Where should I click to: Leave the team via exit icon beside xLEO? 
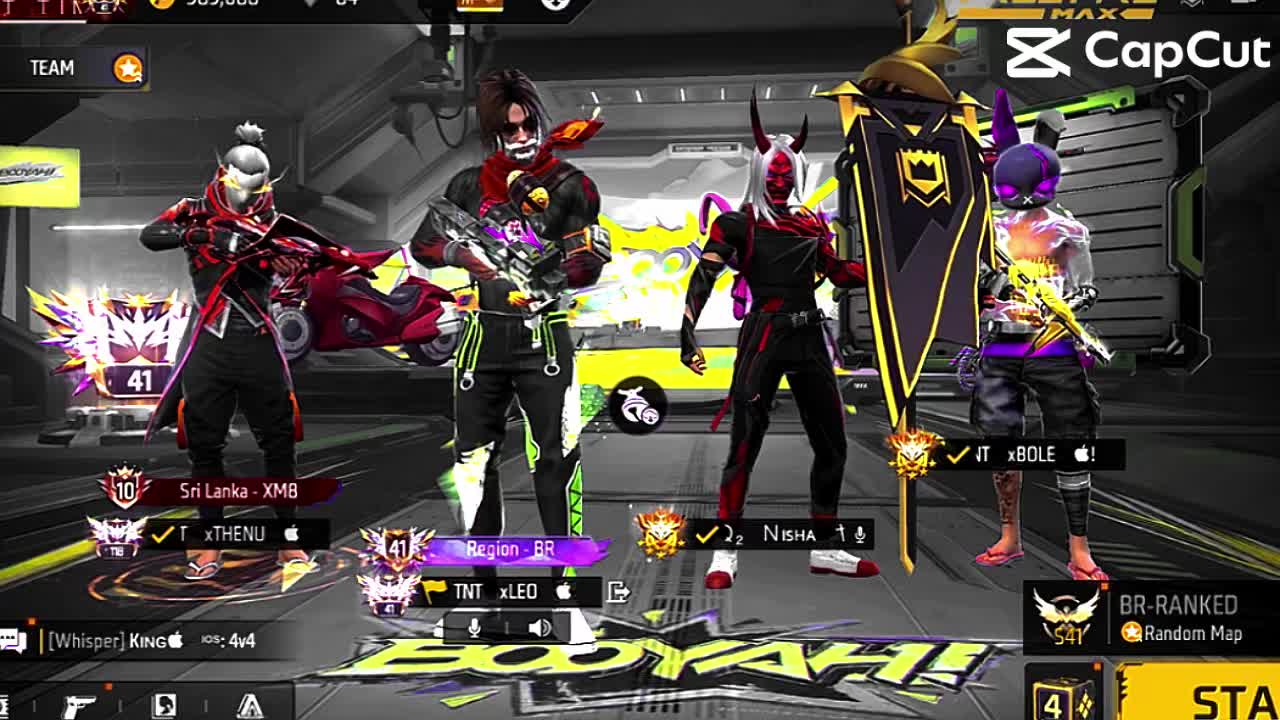point(619,592)
